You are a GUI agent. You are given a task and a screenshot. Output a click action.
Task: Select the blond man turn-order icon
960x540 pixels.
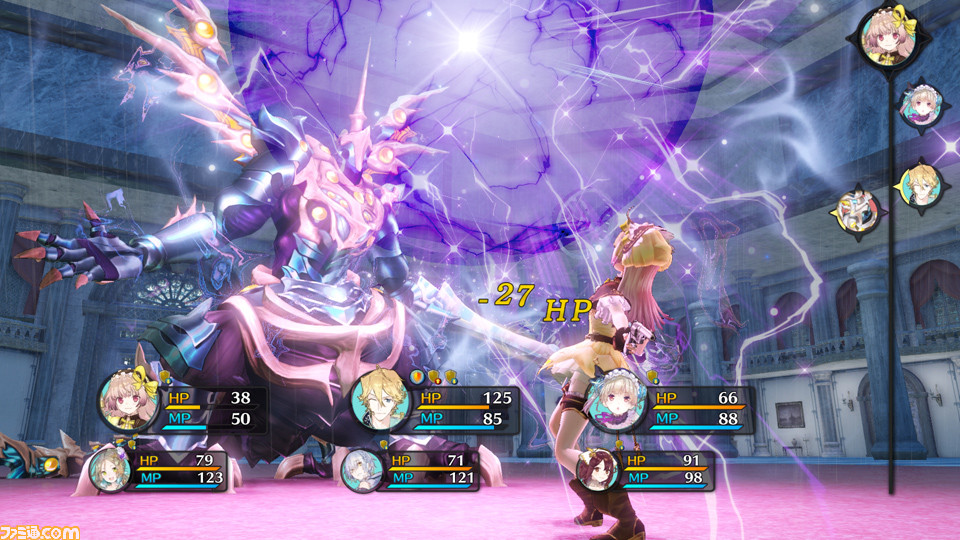[x=921, y=185]
